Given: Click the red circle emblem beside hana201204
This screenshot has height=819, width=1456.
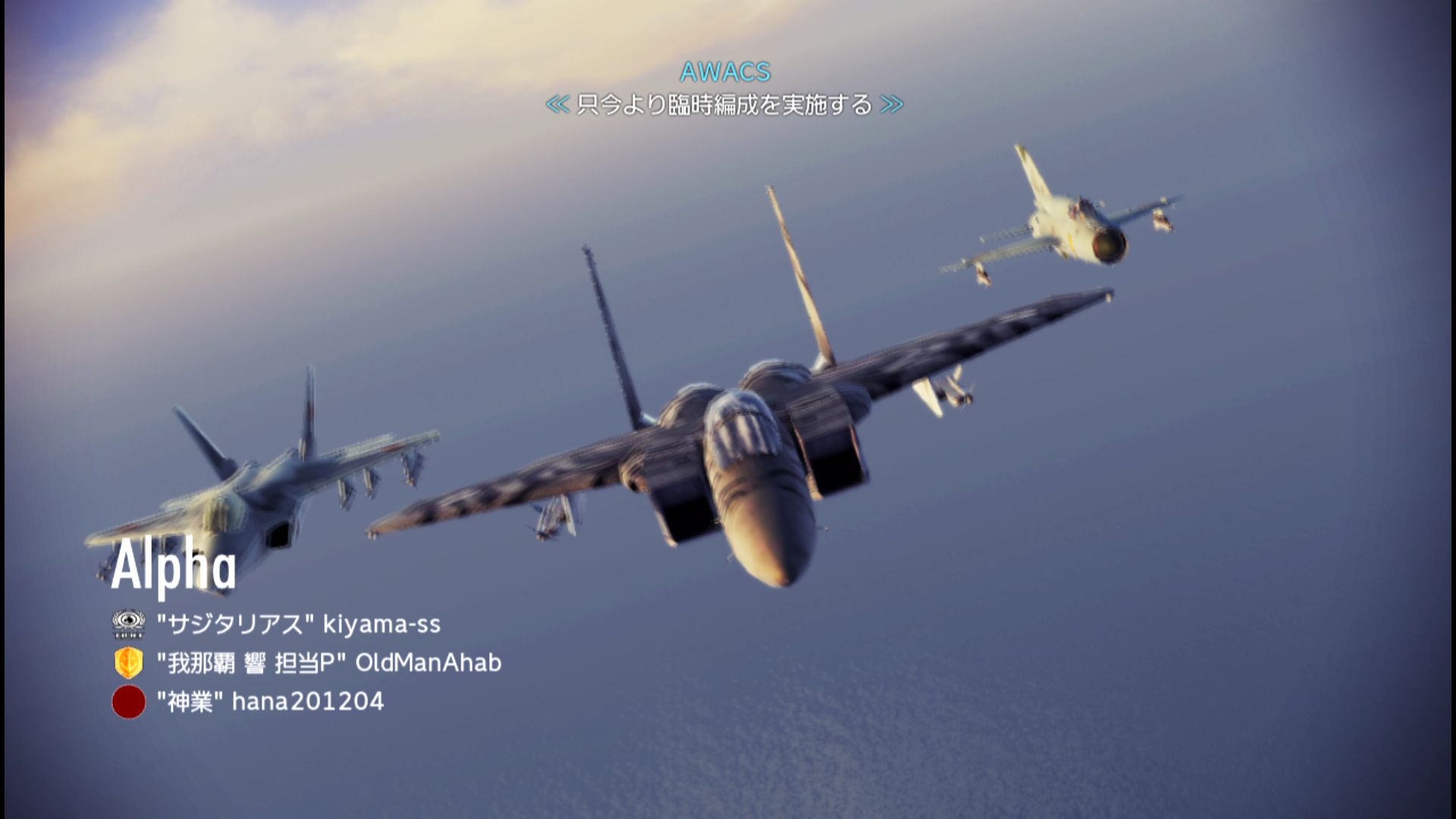Looking at the screenshot, I should pyautogui.click(x=128, y=701).
